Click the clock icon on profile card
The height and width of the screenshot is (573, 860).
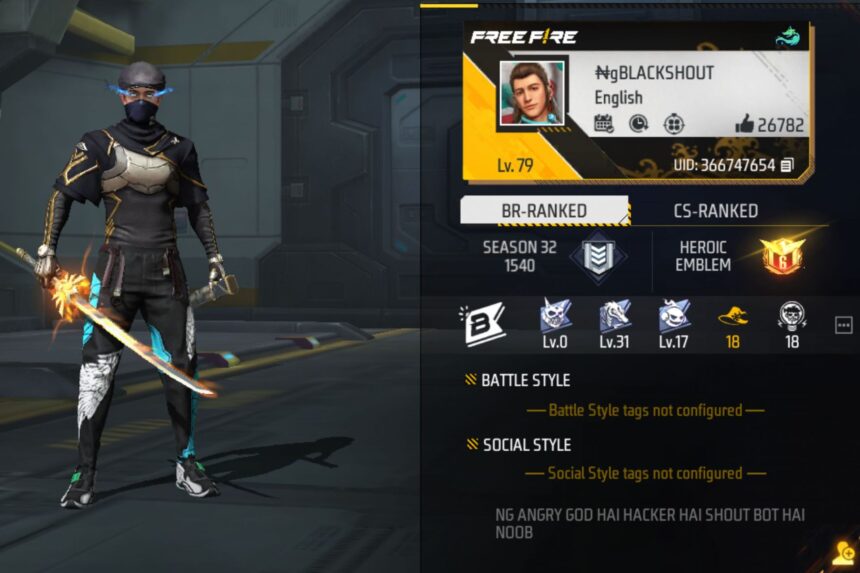tap(638, 124)
